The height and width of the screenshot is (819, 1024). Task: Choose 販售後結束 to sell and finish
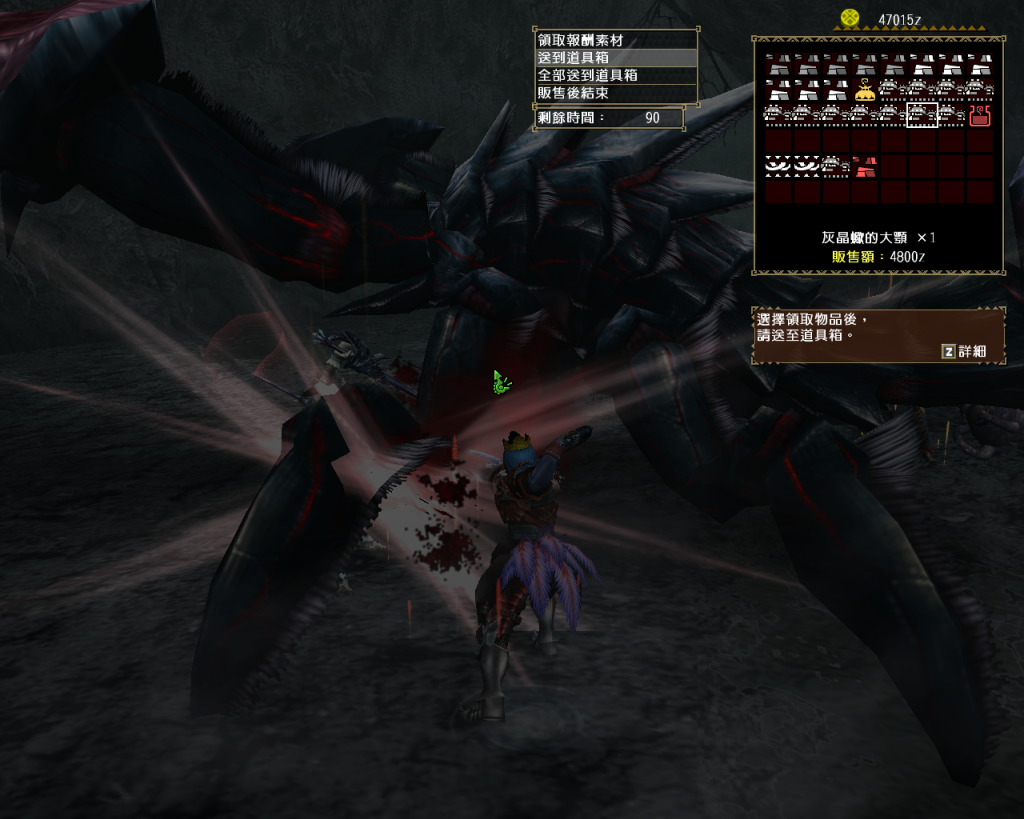coord(615,93)
